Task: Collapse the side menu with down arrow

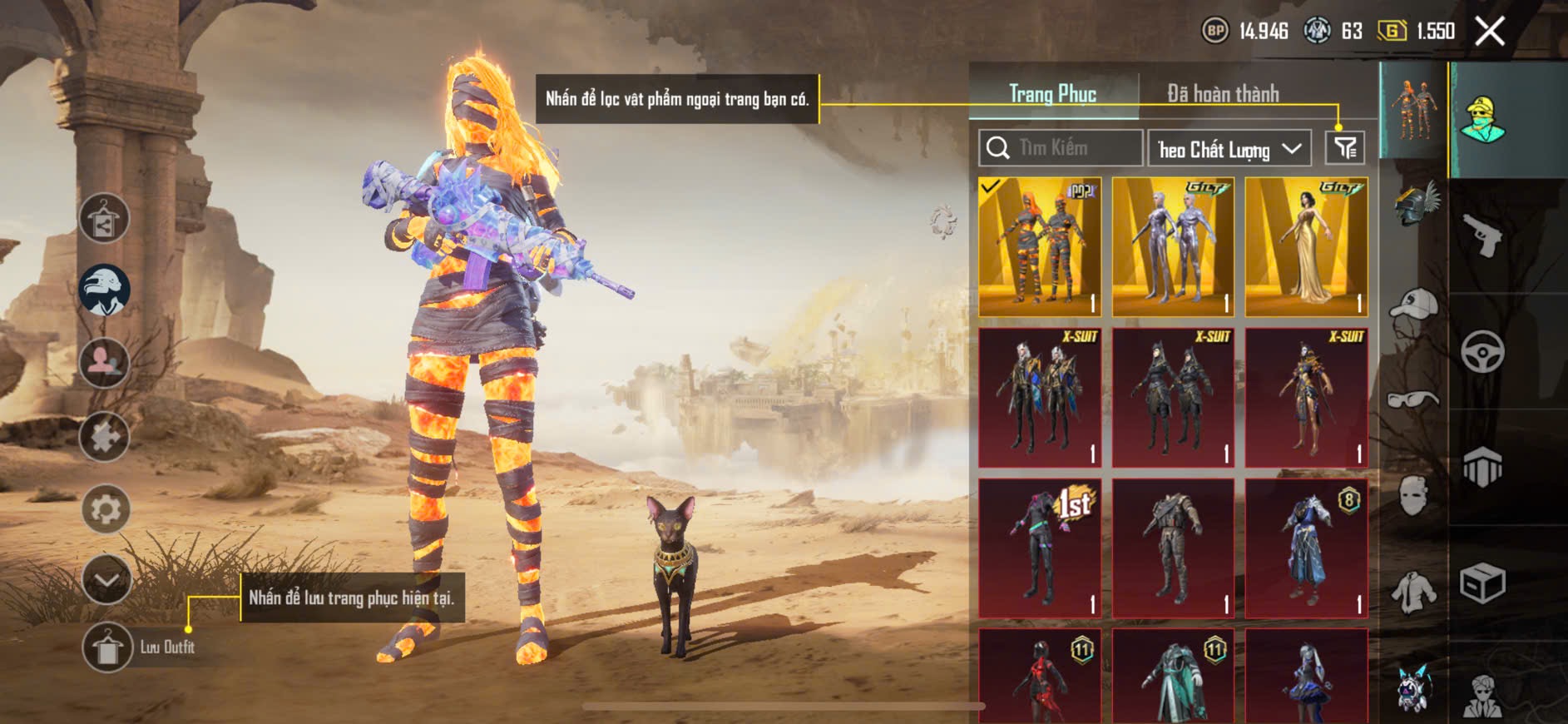Action: tap(106, 579)
